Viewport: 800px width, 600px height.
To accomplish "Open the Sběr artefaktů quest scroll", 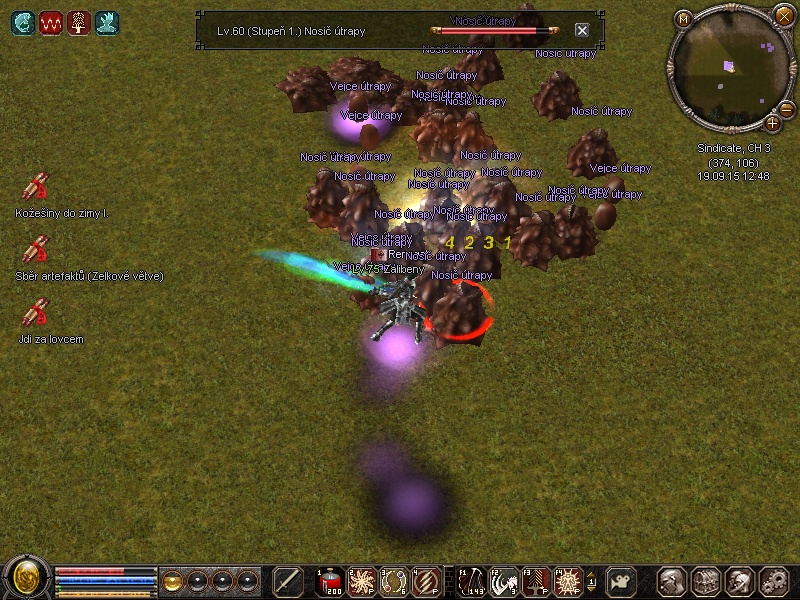I will tap(37, 250).
